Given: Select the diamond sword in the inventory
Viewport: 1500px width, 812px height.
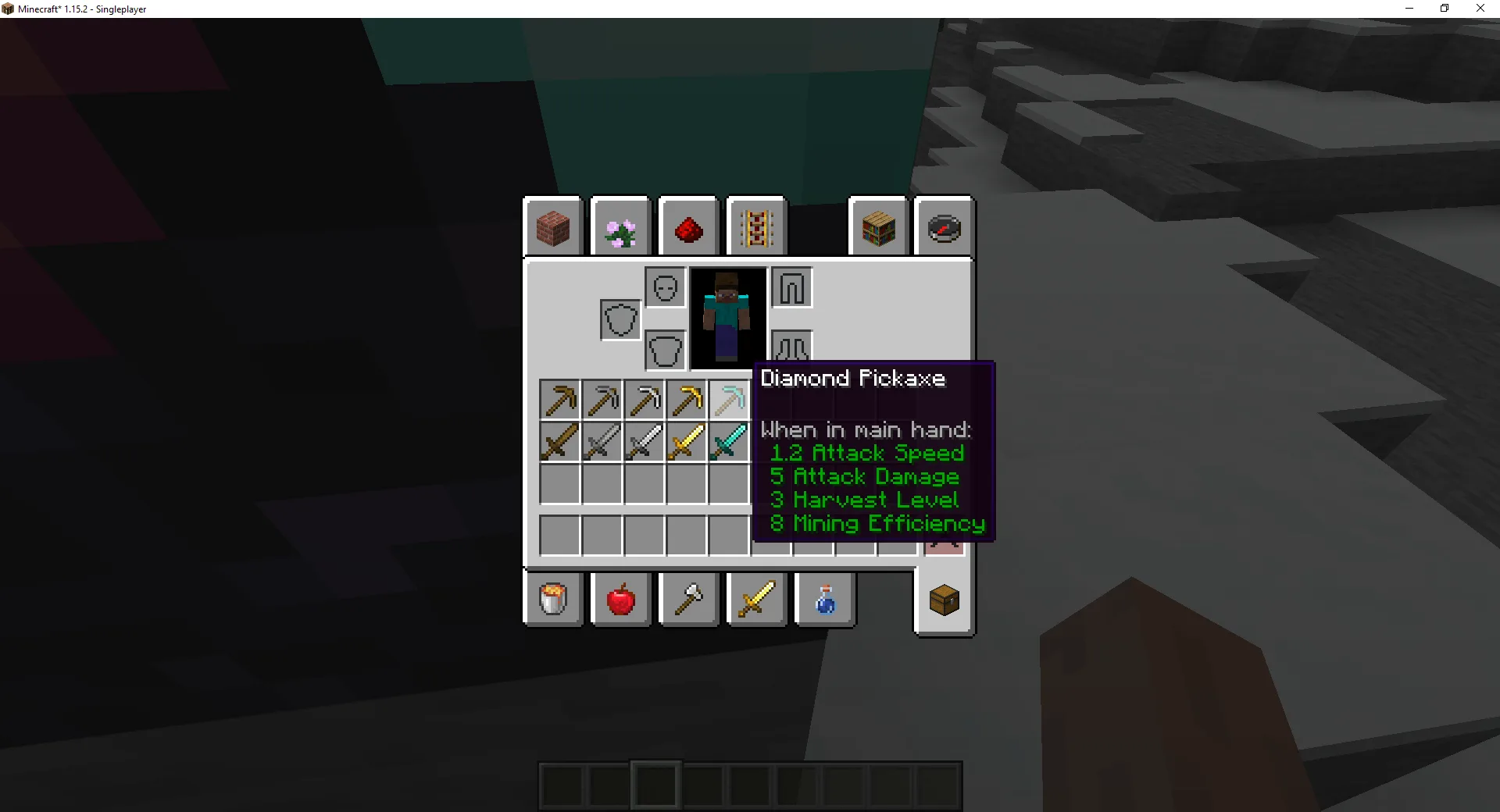Looking at the screenshot, I should [x=729, y=442].
